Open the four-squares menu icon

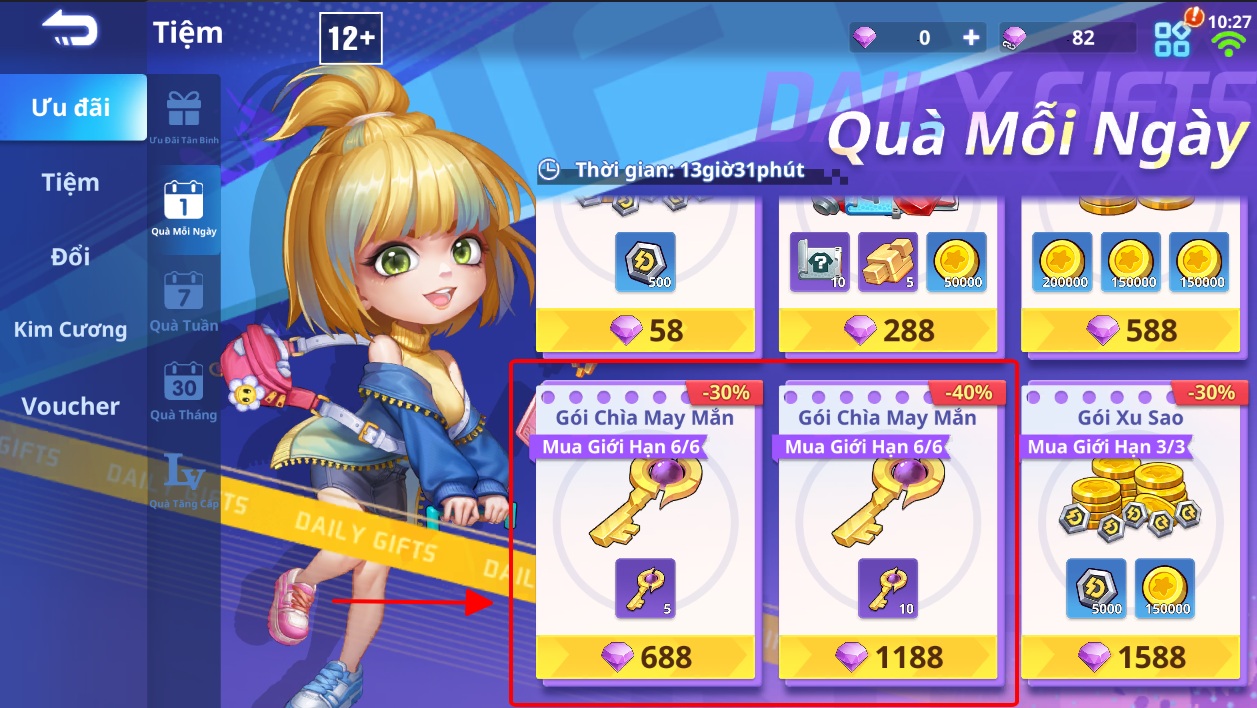click(1172, 39)
